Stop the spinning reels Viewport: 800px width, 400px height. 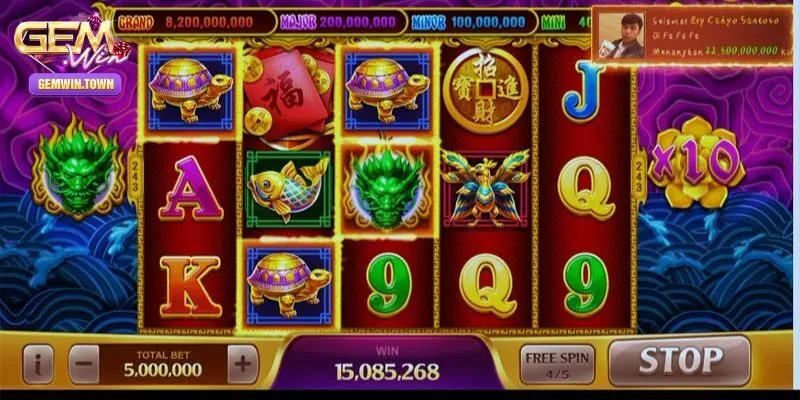[679, 360]
